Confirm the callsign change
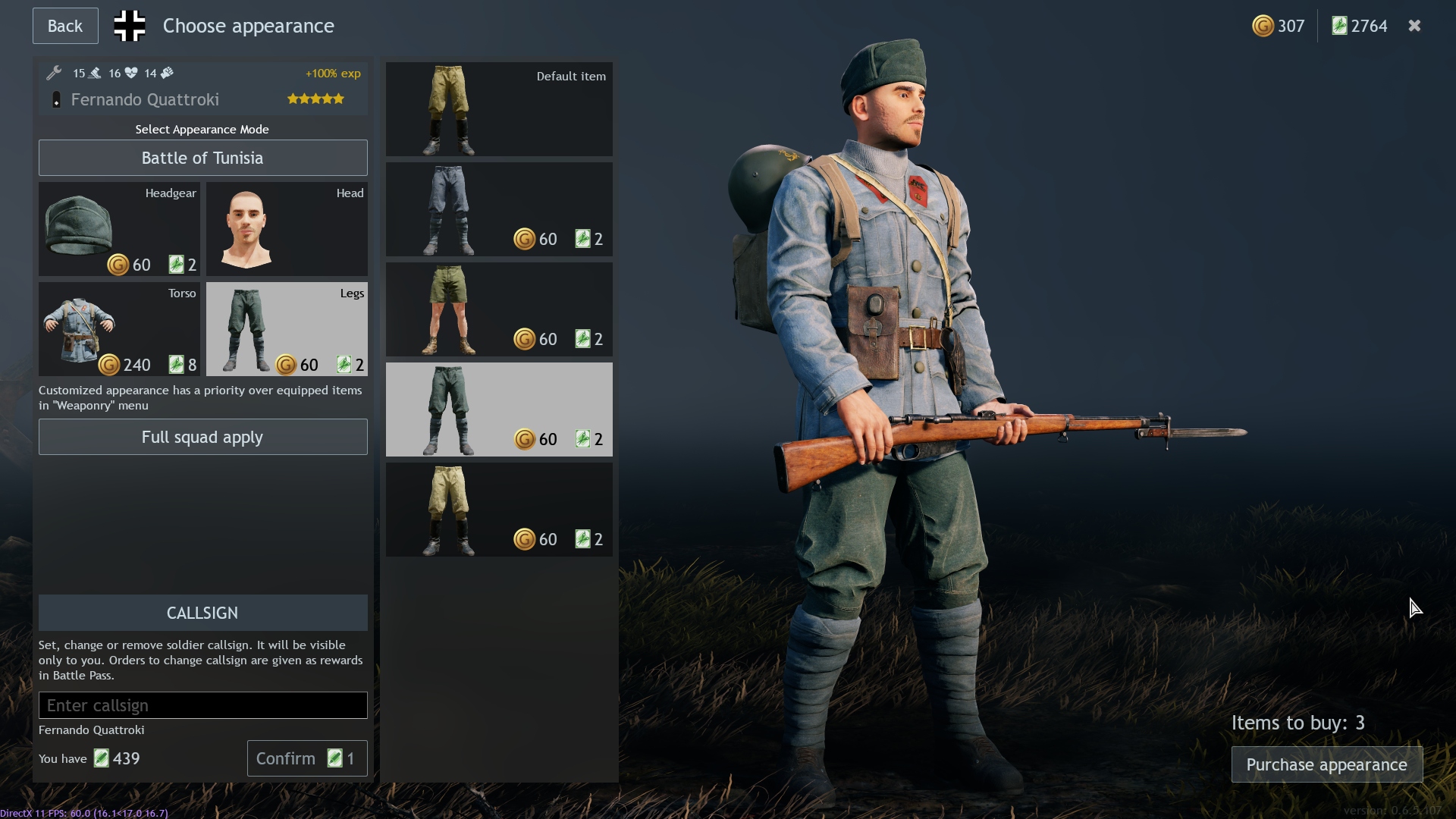This screenshot has height=819, width=1456. click(x=306, y=758)
